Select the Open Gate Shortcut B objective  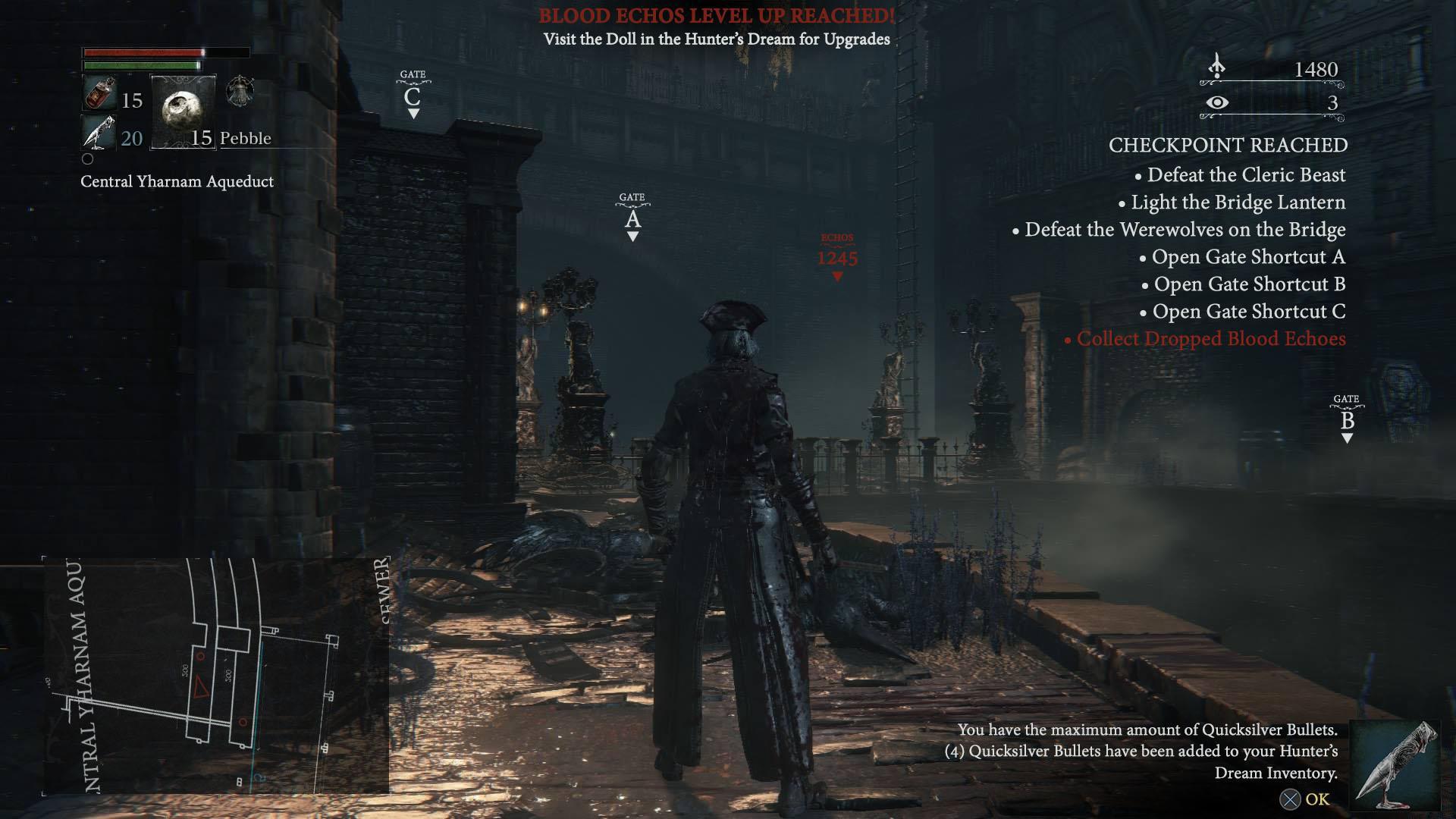pyautogui.click(x=1249, y=284)
